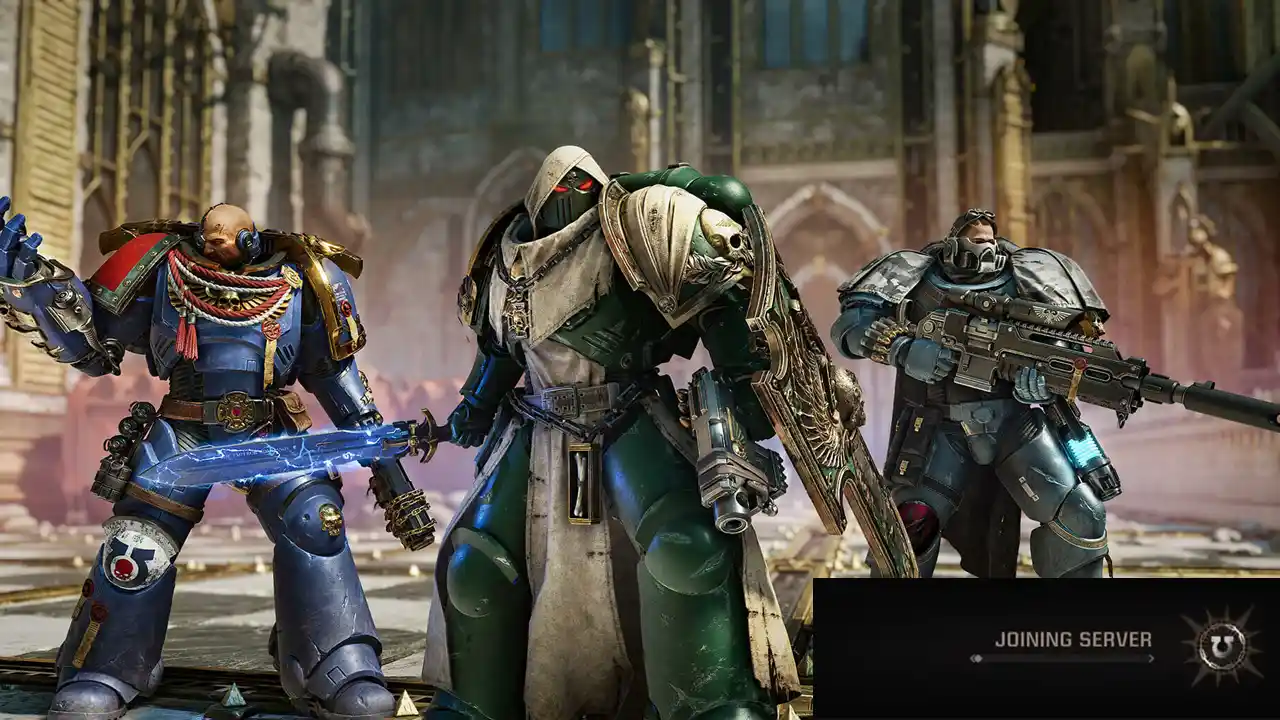
Task: Click the winged eagle emblem on the blue chestplate
Action: tap(229, 298)
